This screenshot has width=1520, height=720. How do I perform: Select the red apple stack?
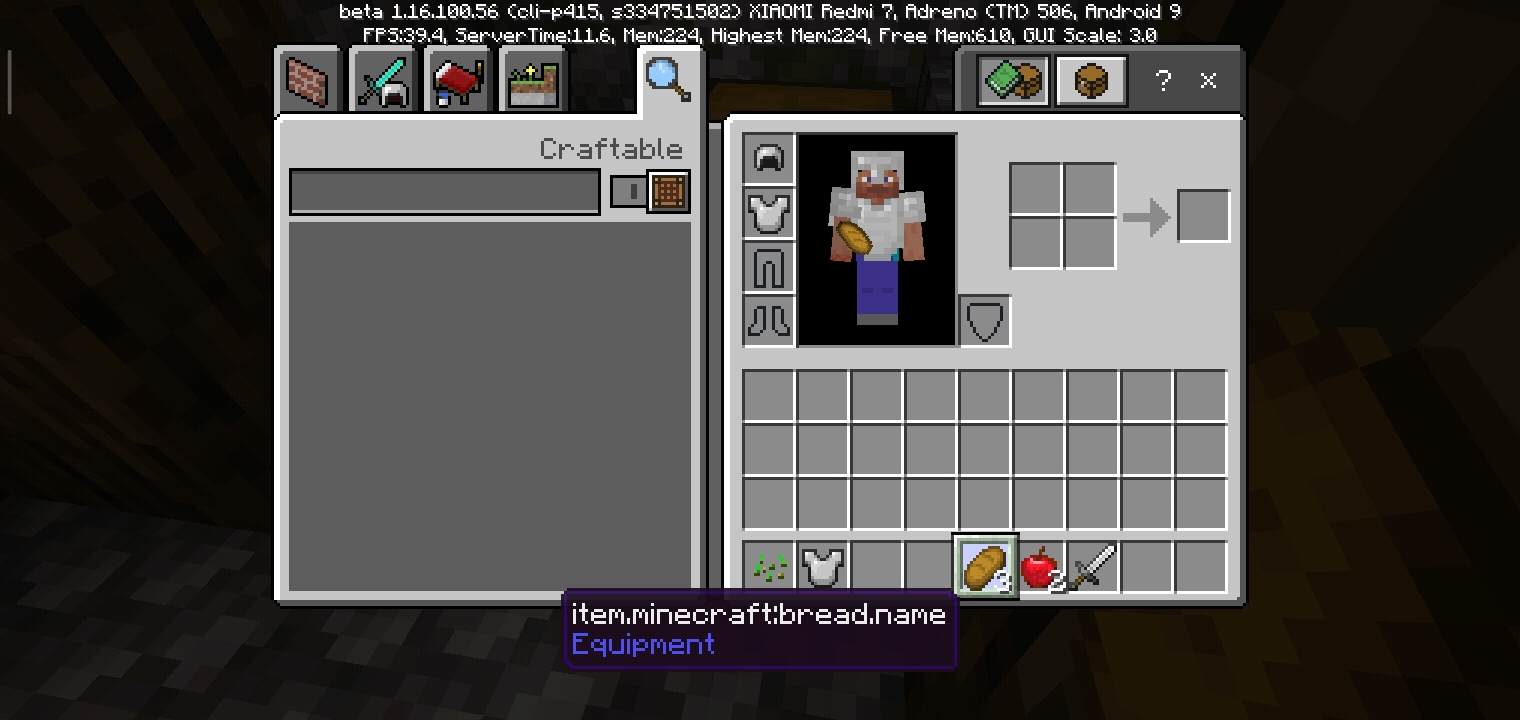click(x=1040, y=567)
